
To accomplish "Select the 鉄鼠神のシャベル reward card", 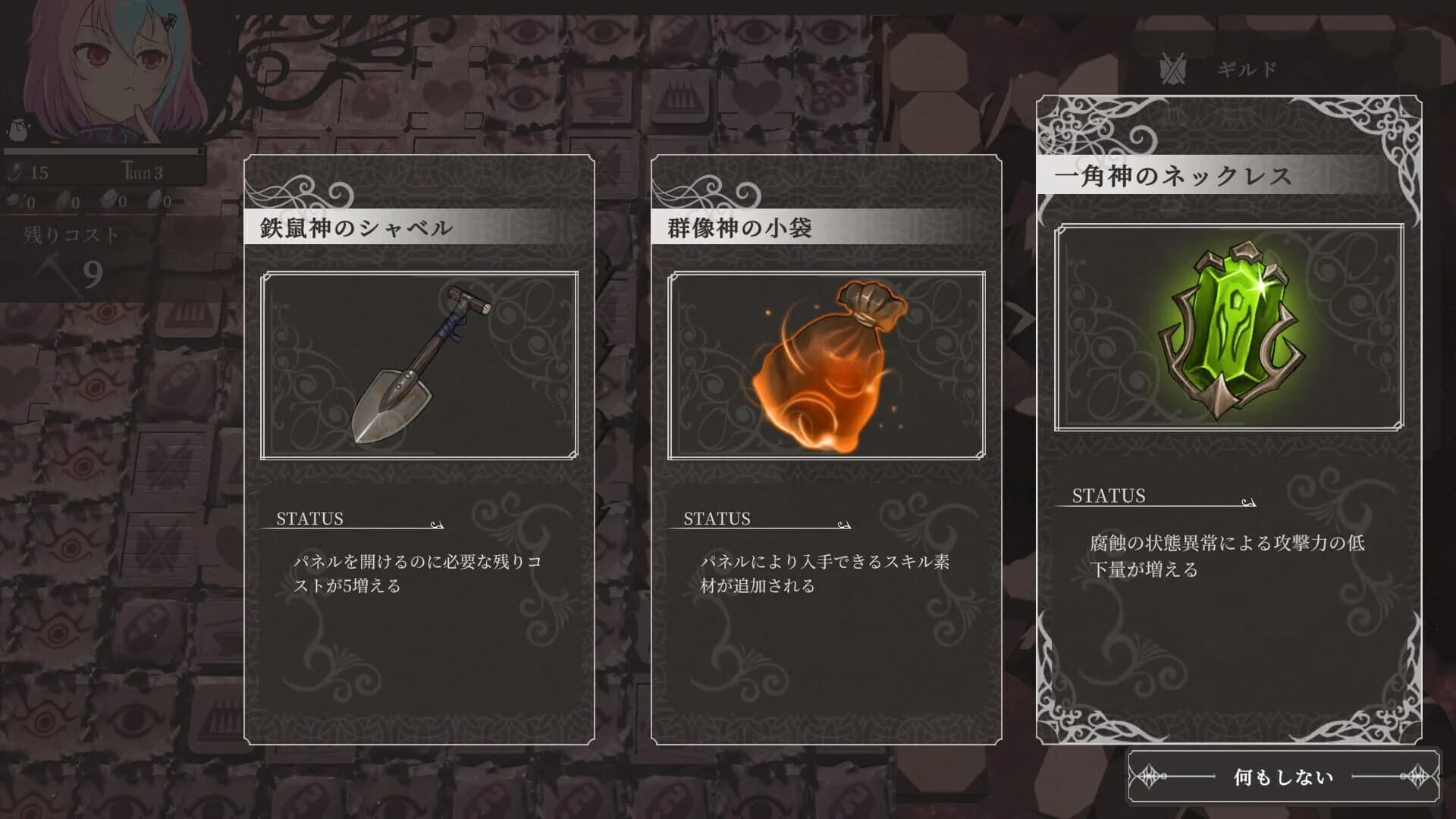I will [419, 447].
